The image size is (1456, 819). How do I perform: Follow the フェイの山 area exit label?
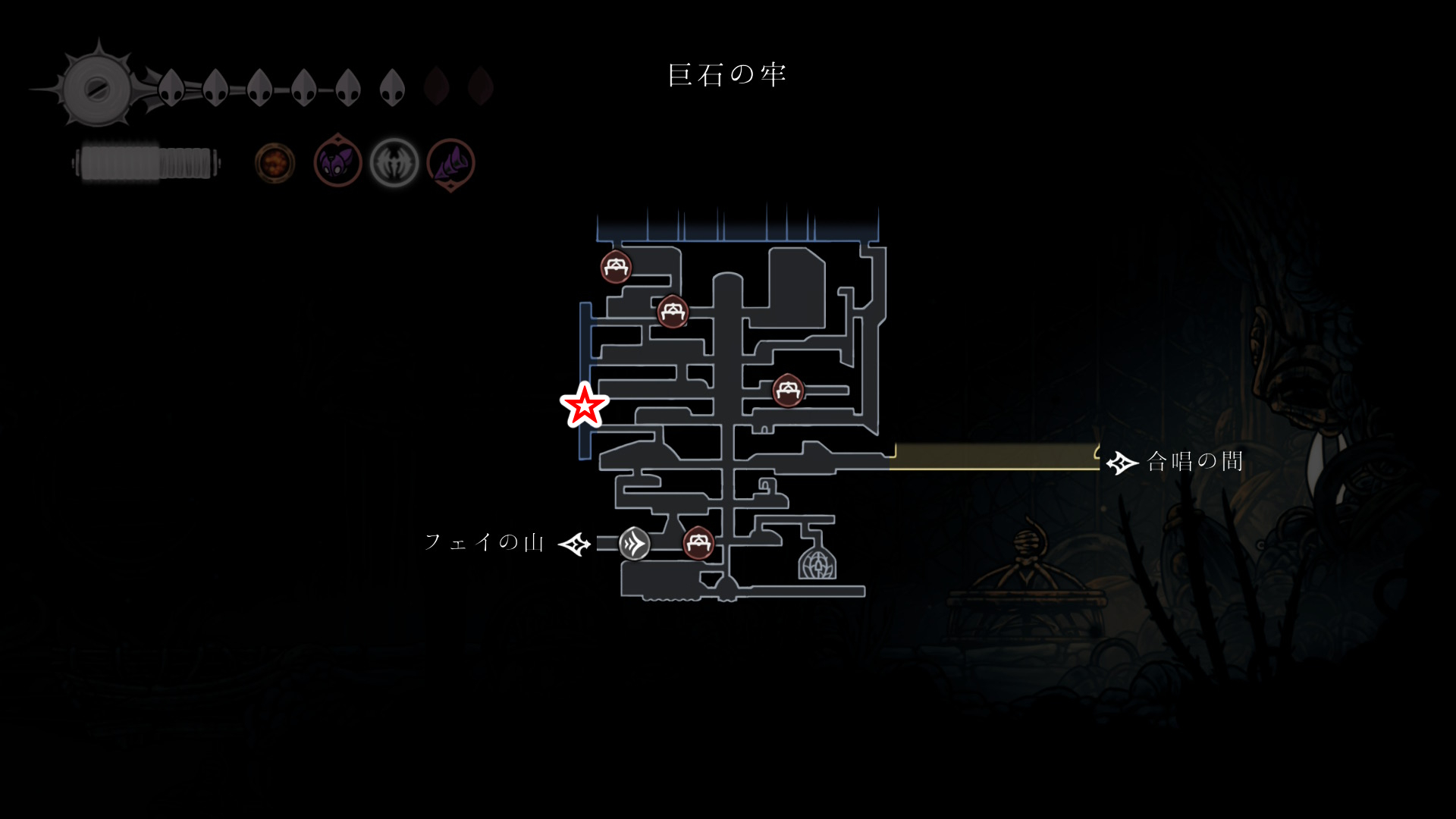click(485, 542)
